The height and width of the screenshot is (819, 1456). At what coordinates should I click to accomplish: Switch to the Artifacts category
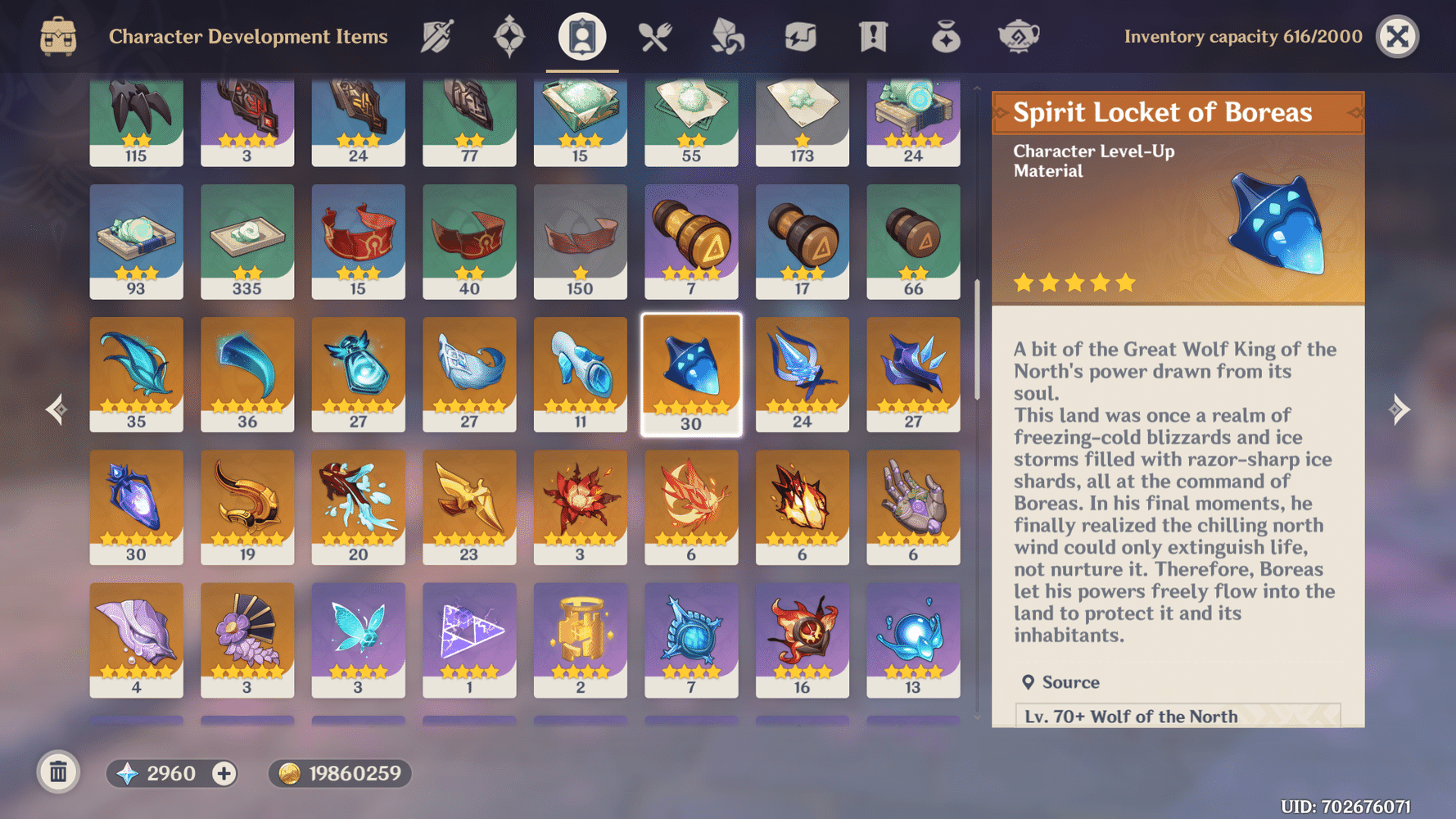tap(509, 37)
